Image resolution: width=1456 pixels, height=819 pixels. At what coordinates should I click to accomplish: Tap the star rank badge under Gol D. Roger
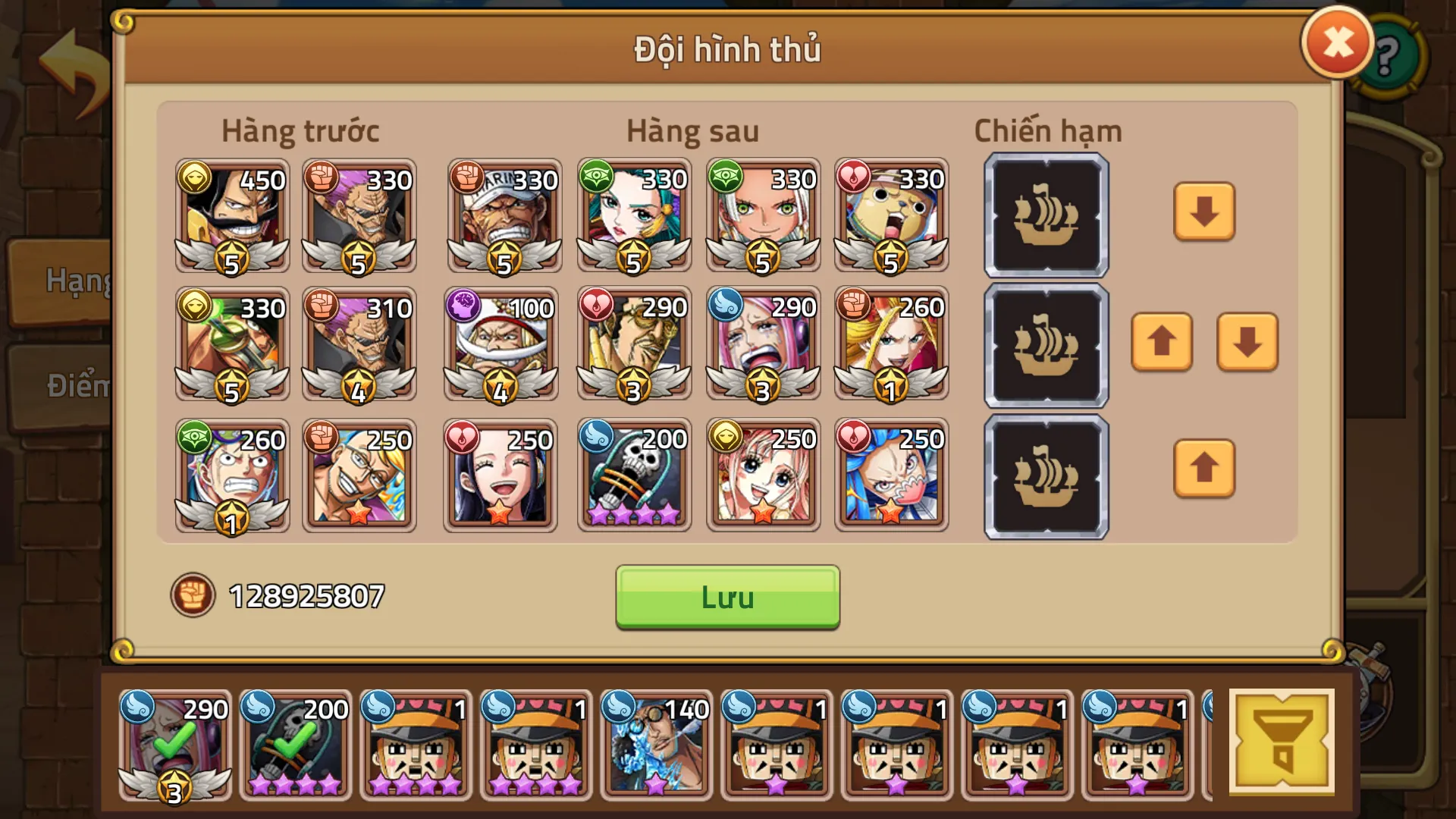pyautogui.click(x=231, y=258)
